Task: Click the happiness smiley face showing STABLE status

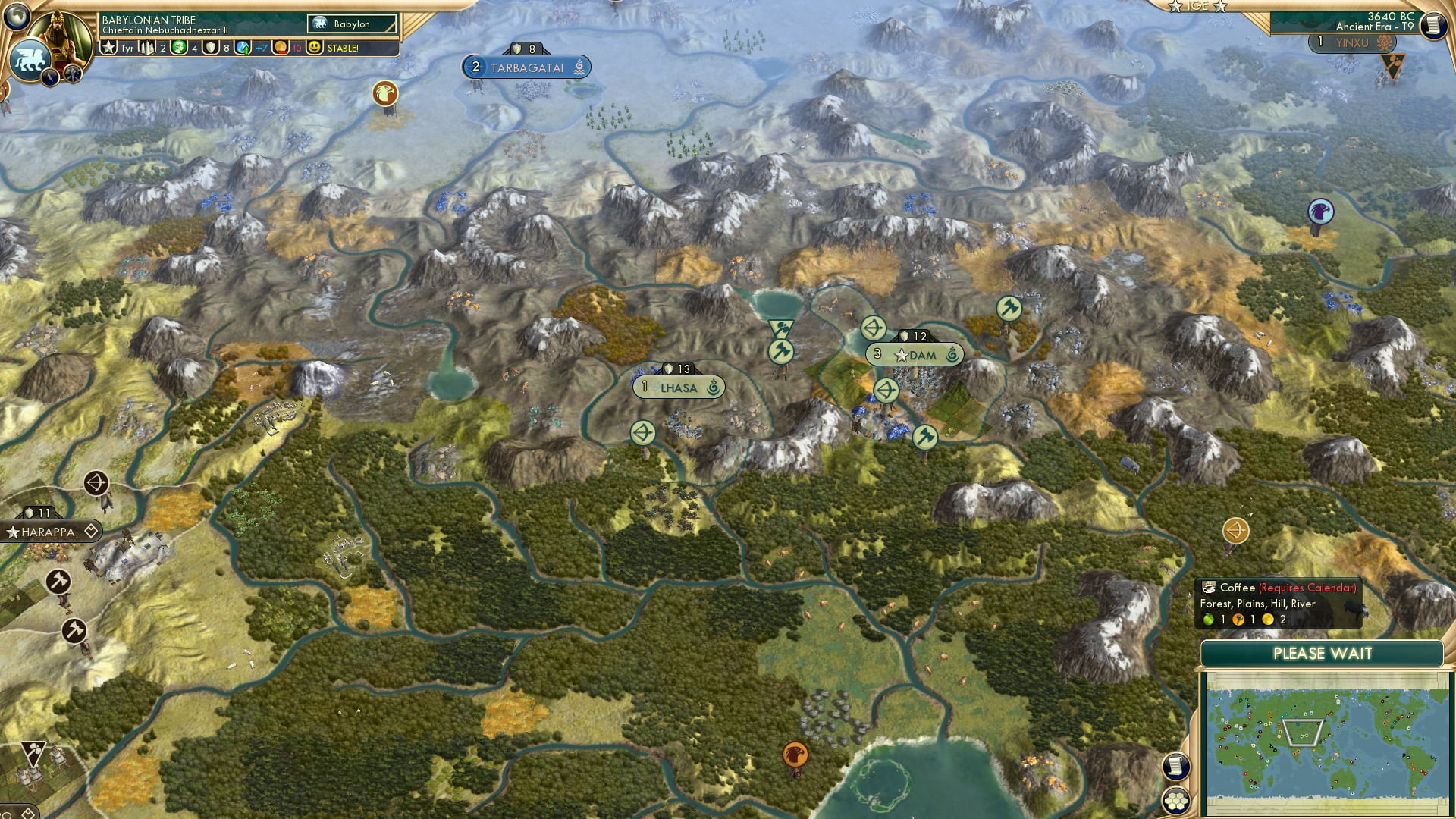Action: pyautogui.click(x=315, y=47)
